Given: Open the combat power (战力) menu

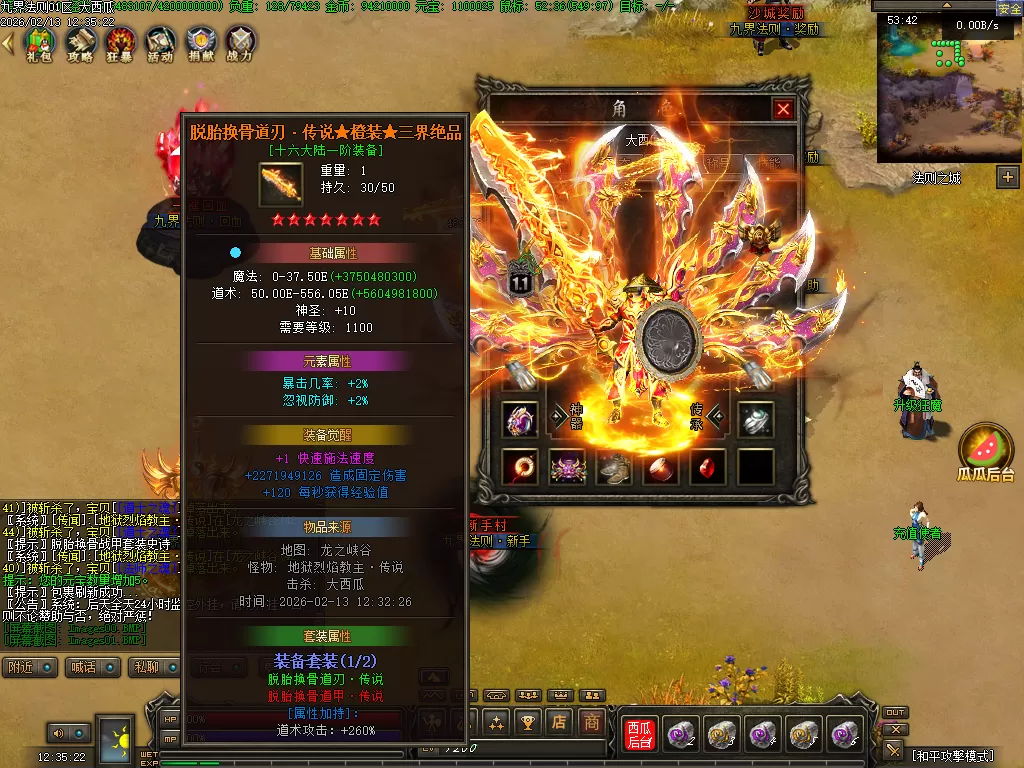Looking at the screenshot, I should [240, 43].
